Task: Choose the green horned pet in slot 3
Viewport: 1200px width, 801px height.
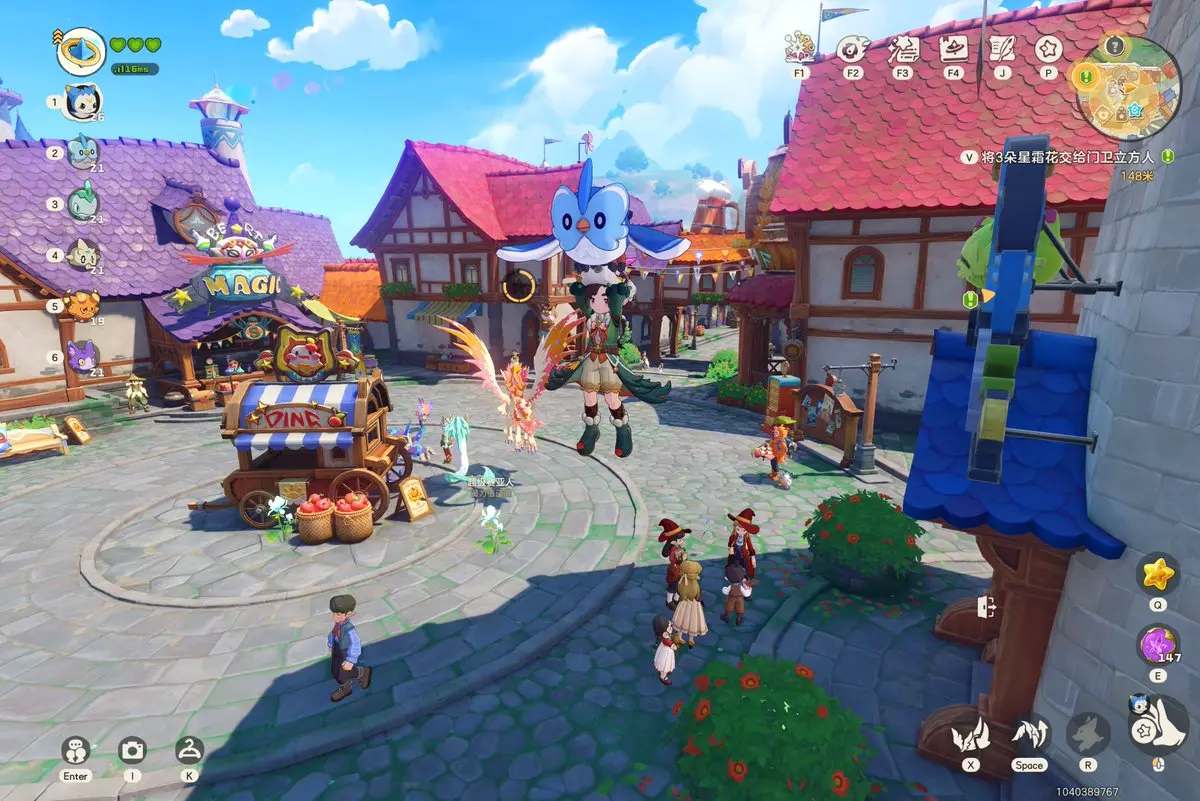Action: point(82,203)
